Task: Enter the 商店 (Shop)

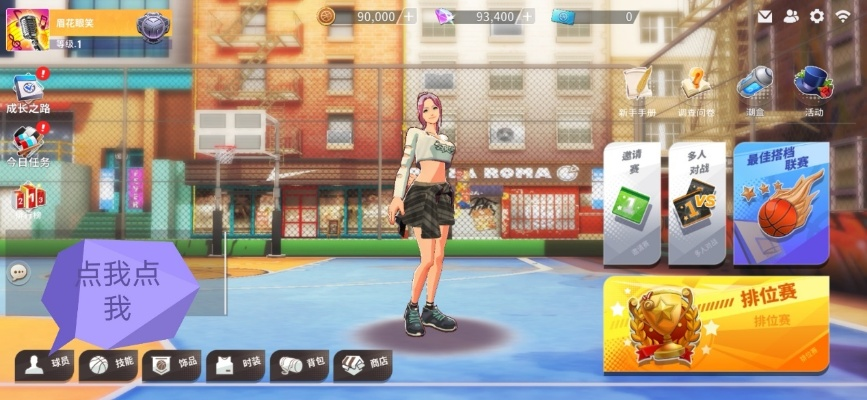Action: point(363,364)
